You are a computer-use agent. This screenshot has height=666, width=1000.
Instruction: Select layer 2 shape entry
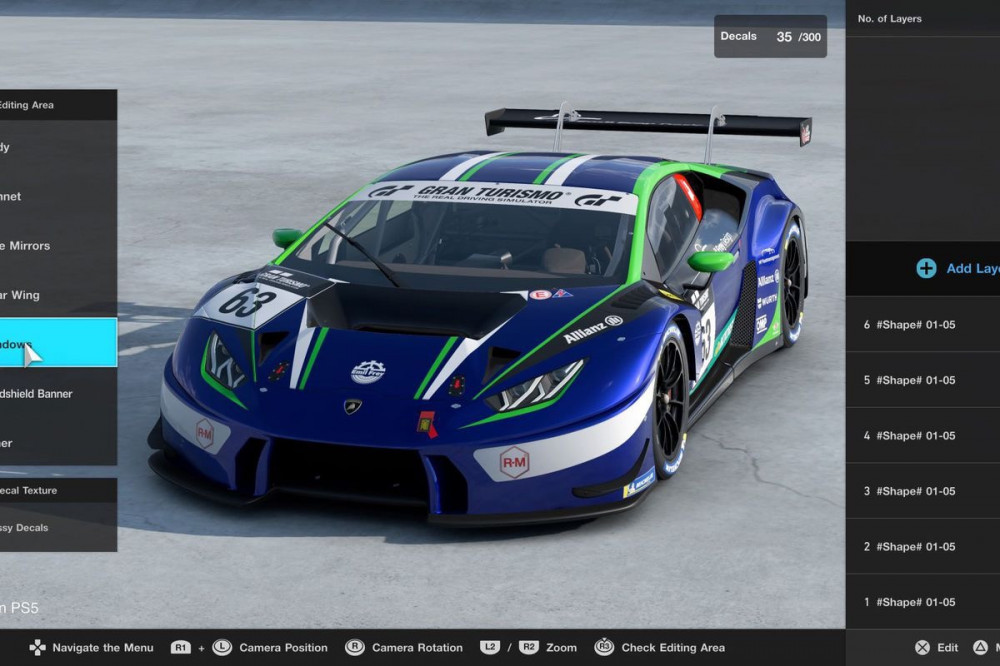click(x=922, y=547)
